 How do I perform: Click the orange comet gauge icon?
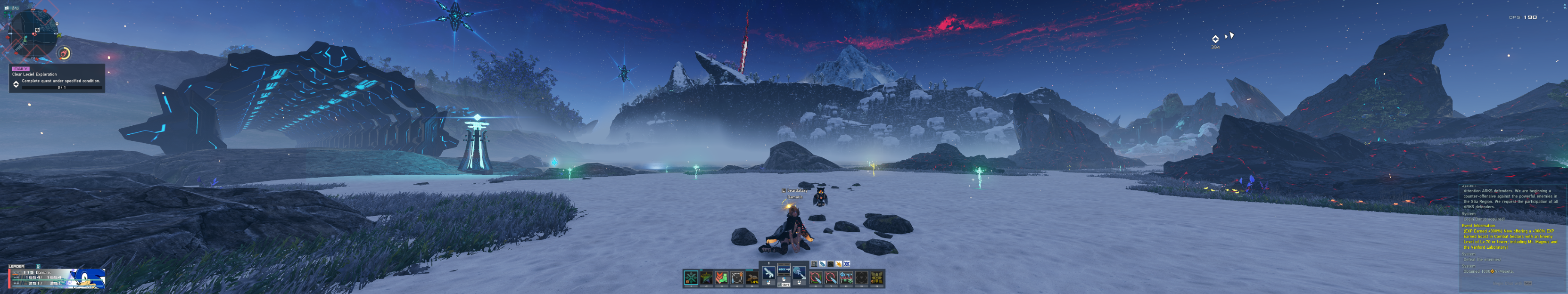coord(65,54)
